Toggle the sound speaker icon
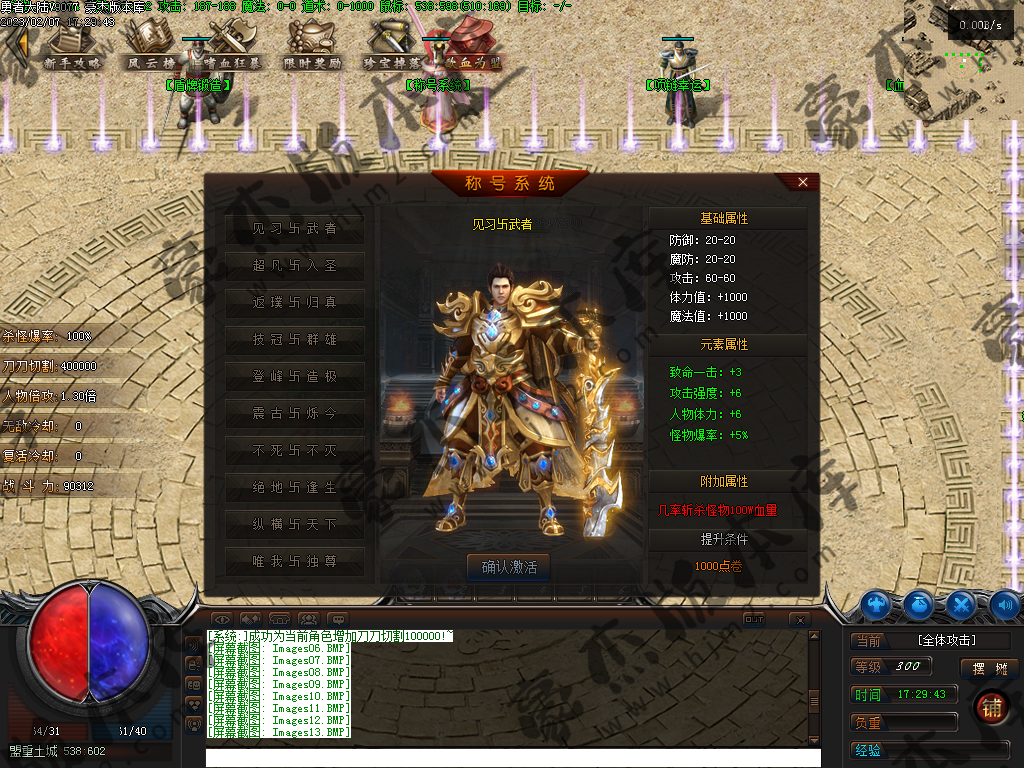Screen dimensions: 1024x768 [1004, 604]
